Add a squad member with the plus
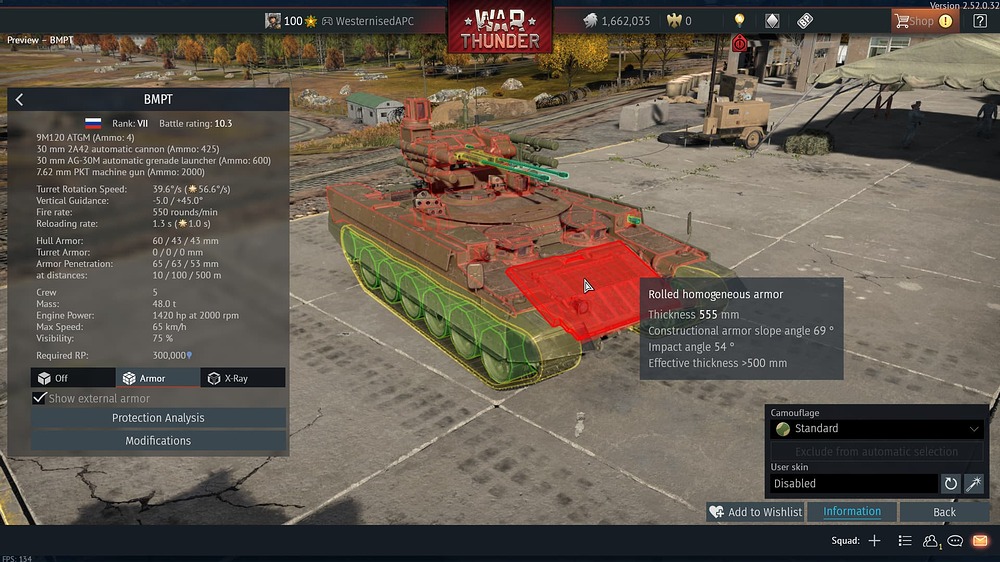Screen dimensions: 1000x562 (x=874, y=541)
